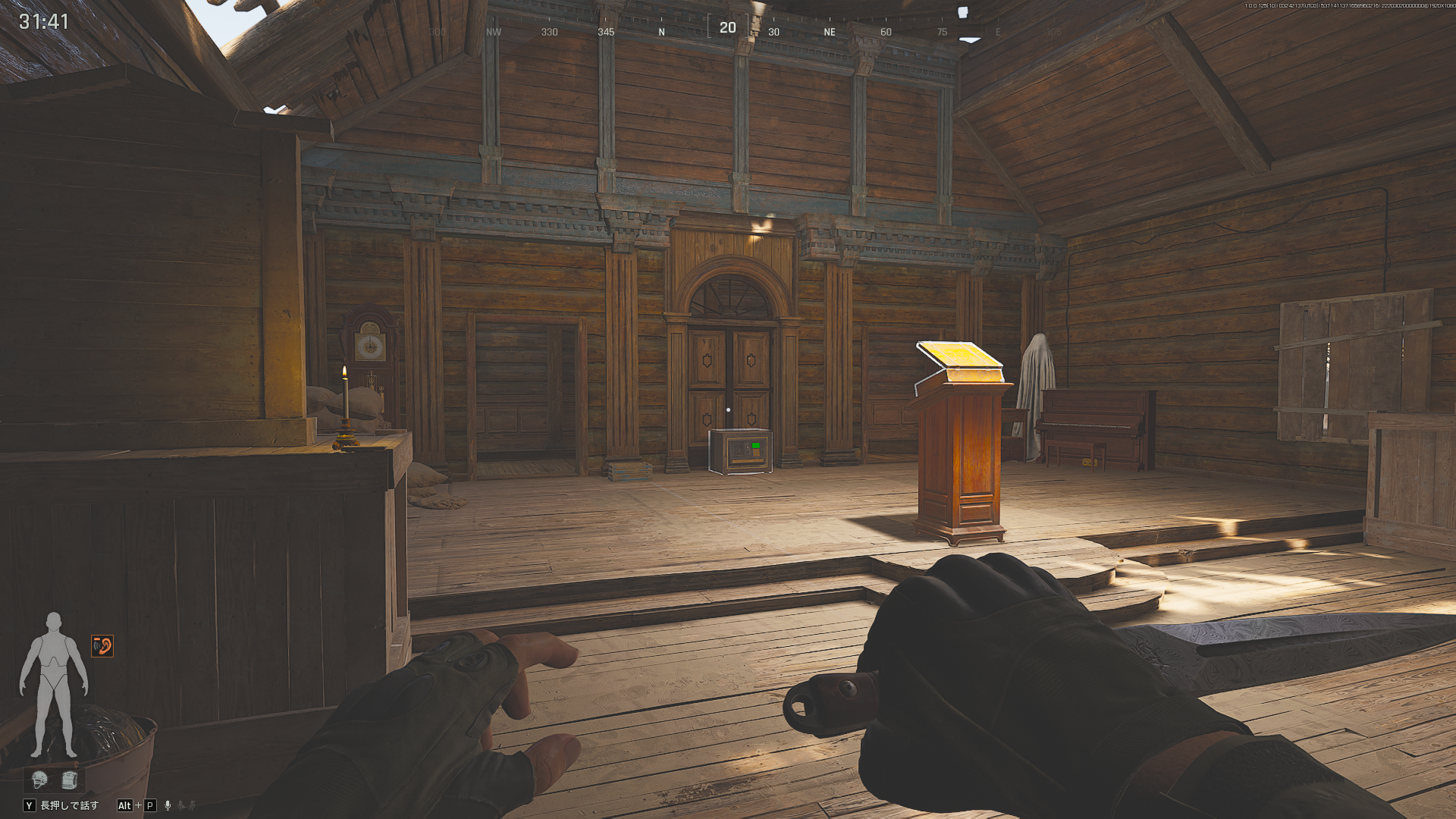Click the orange ear hearing status icon
Image resolution: width=1456 pixels, height=819 pixels.
[x=102, y=646]
